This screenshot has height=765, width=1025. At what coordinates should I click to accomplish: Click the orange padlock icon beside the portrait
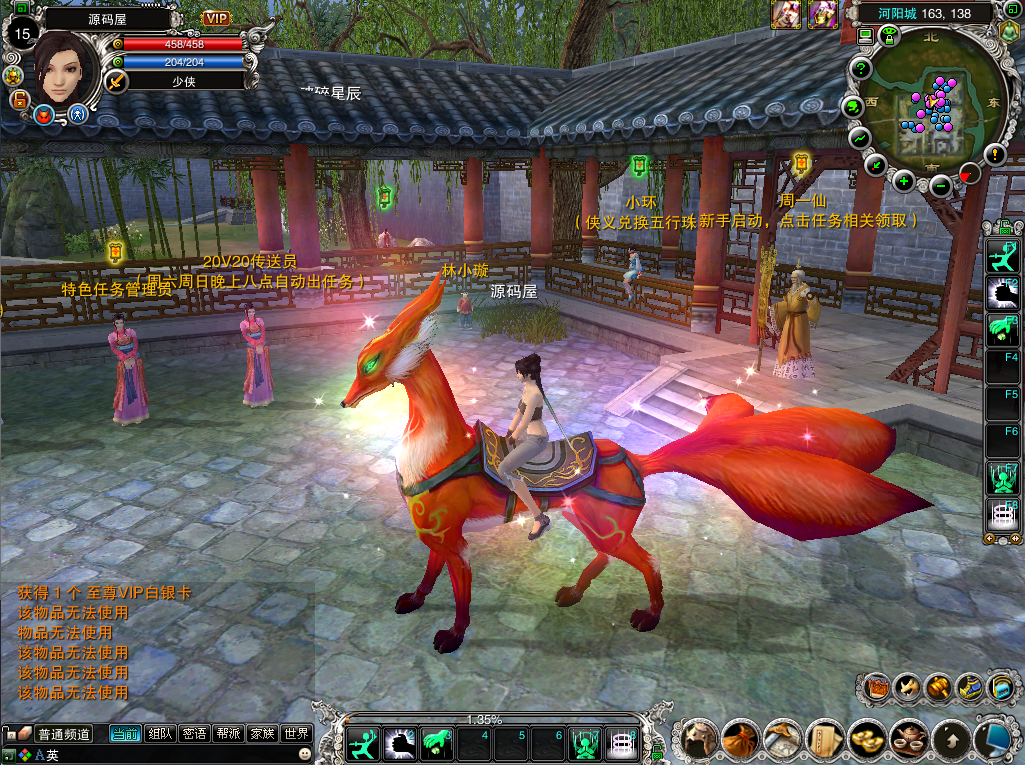(x=18, y=99)
